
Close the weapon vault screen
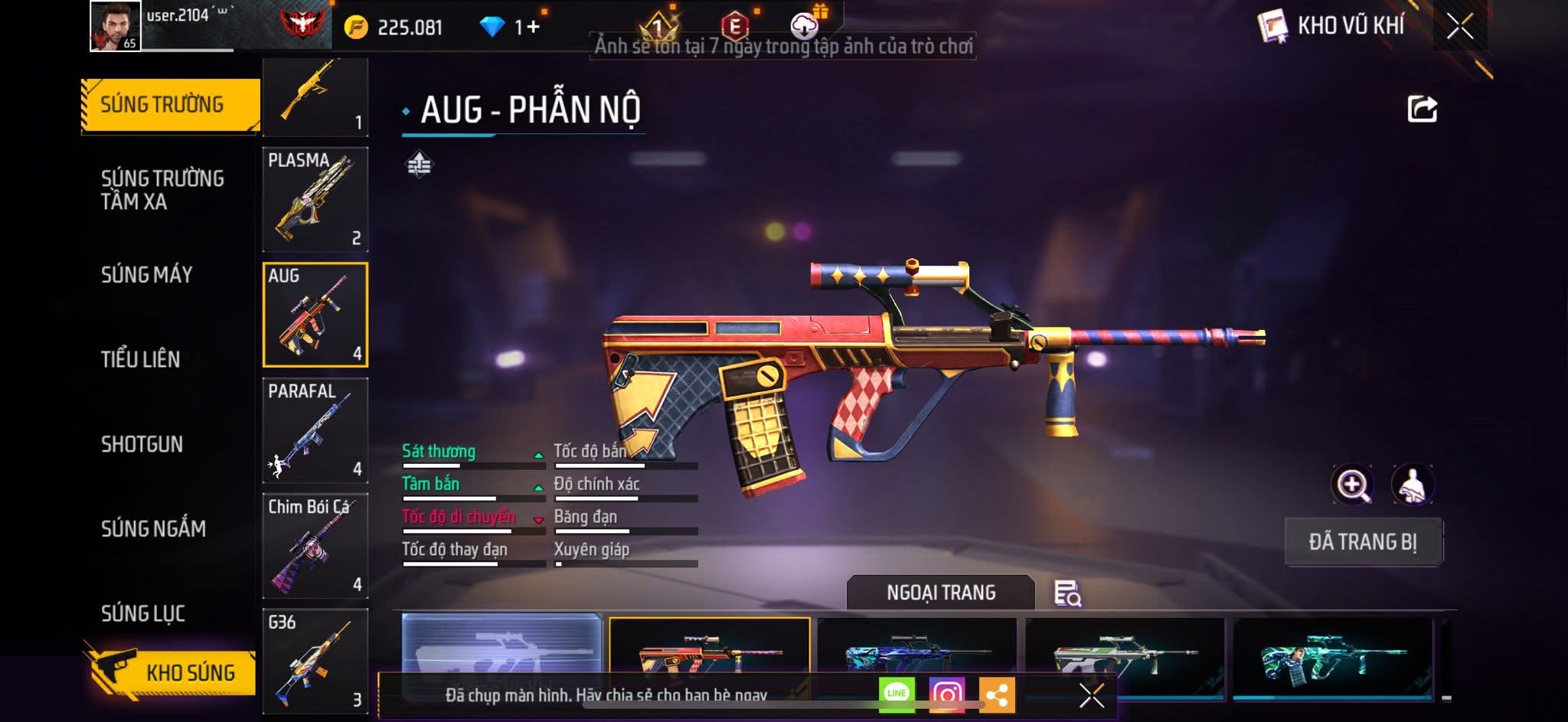click(x=1459, y=27)
